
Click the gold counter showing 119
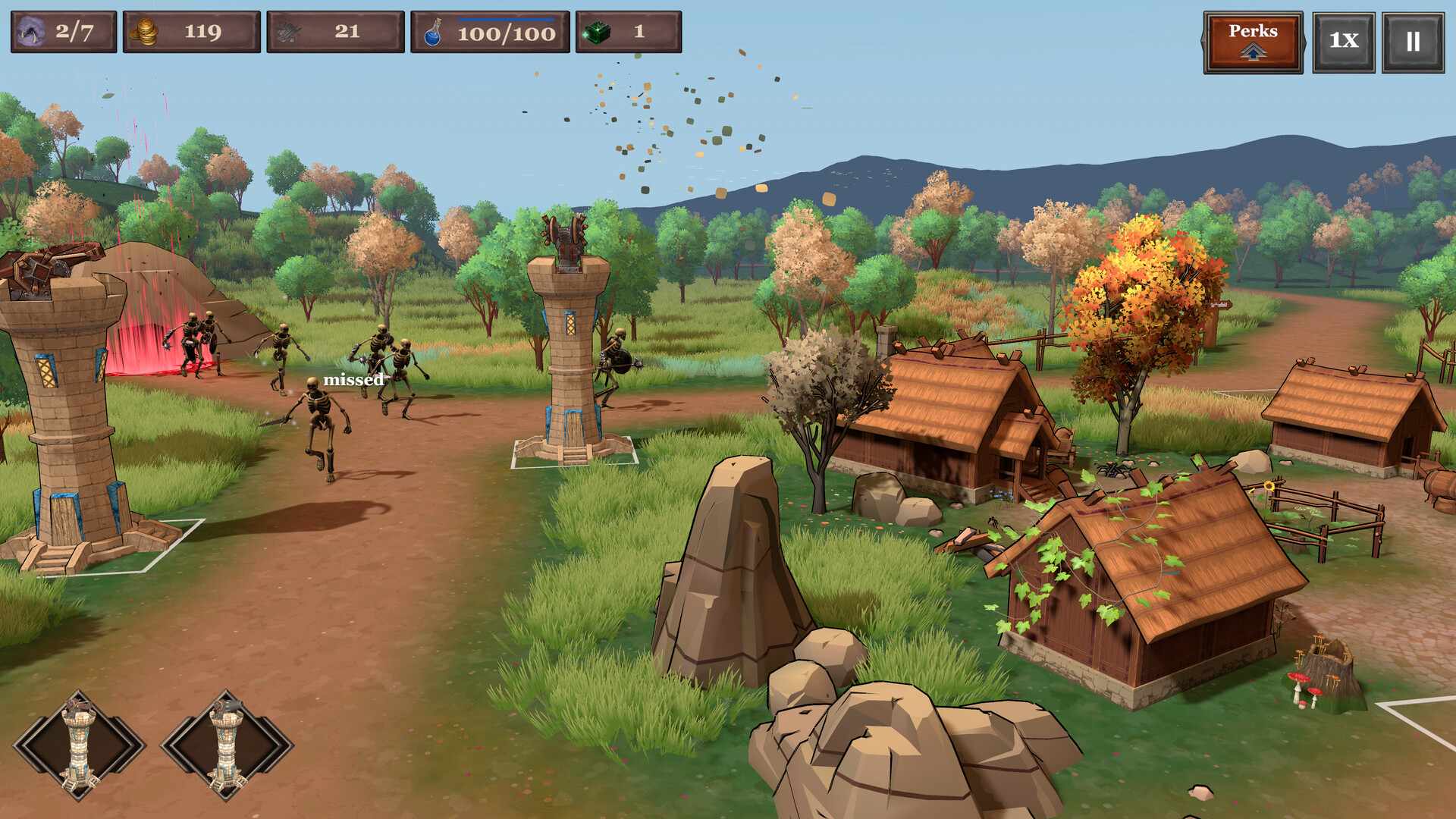201,32
